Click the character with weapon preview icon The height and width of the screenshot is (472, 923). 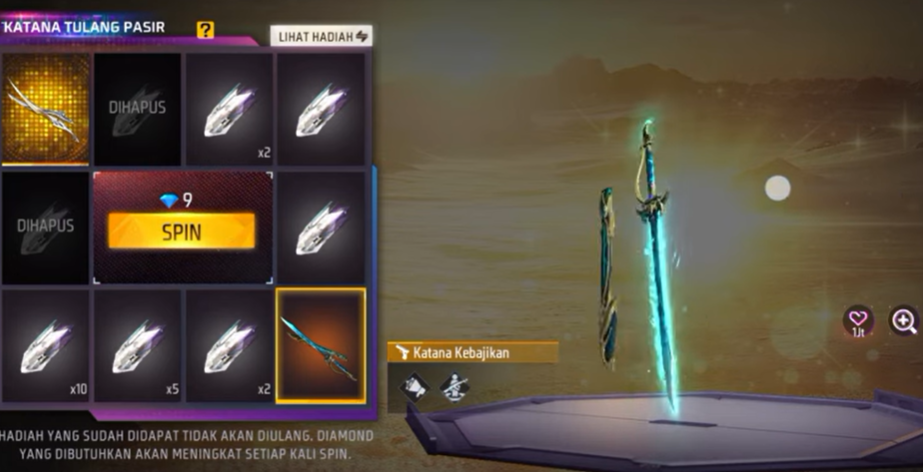click(x=455, y=386)
